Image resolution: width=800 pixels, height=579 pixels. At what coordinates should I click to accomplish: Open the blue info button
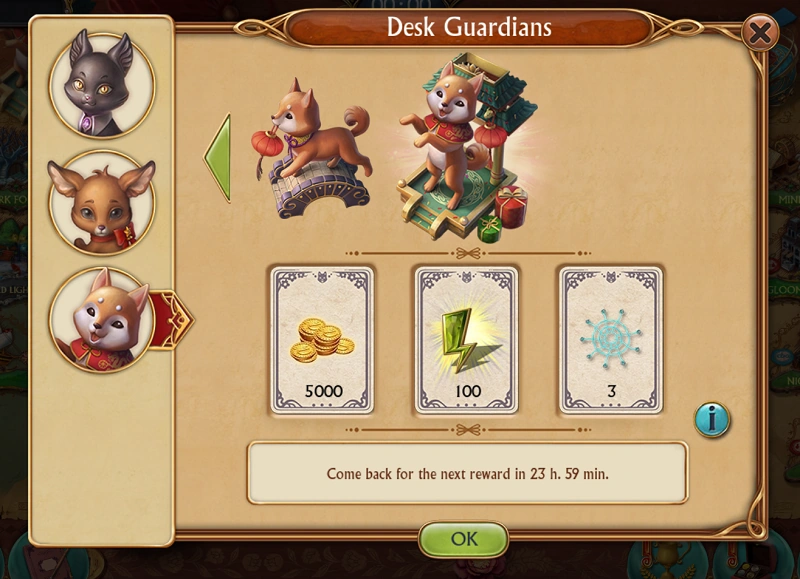click(712, 420)
